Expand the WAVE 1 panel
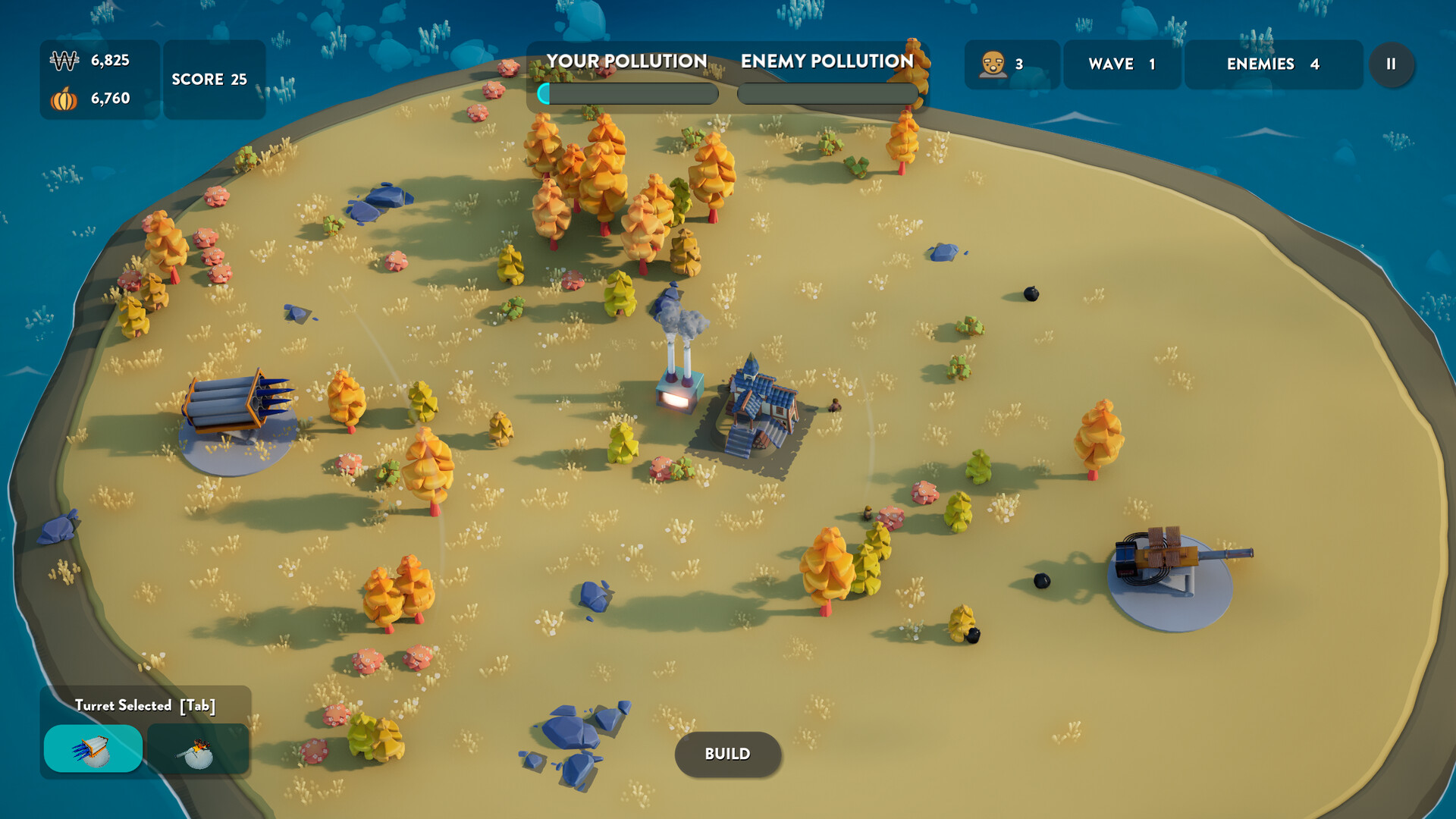 [x=1121, y=64]
